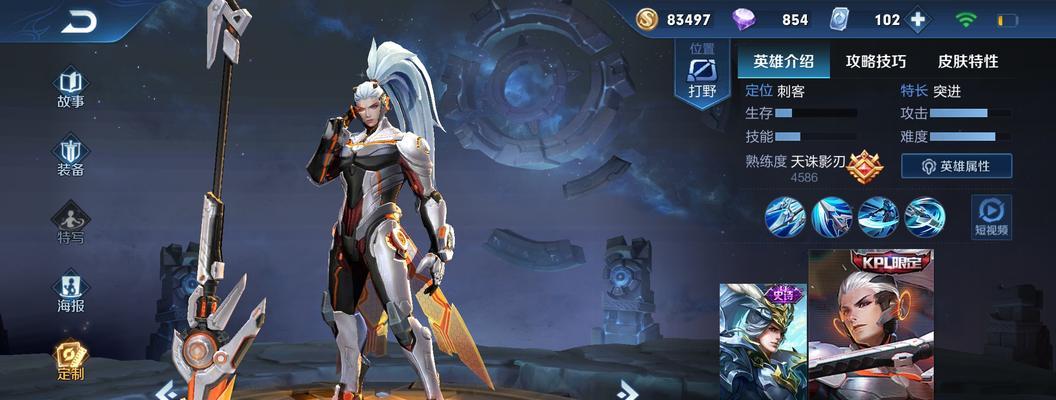Image resolution: width=1056 pixels, height=400 pixels.
Task: Choose the 史诗 epic skin thumbnail
Action: click(761, 340)
